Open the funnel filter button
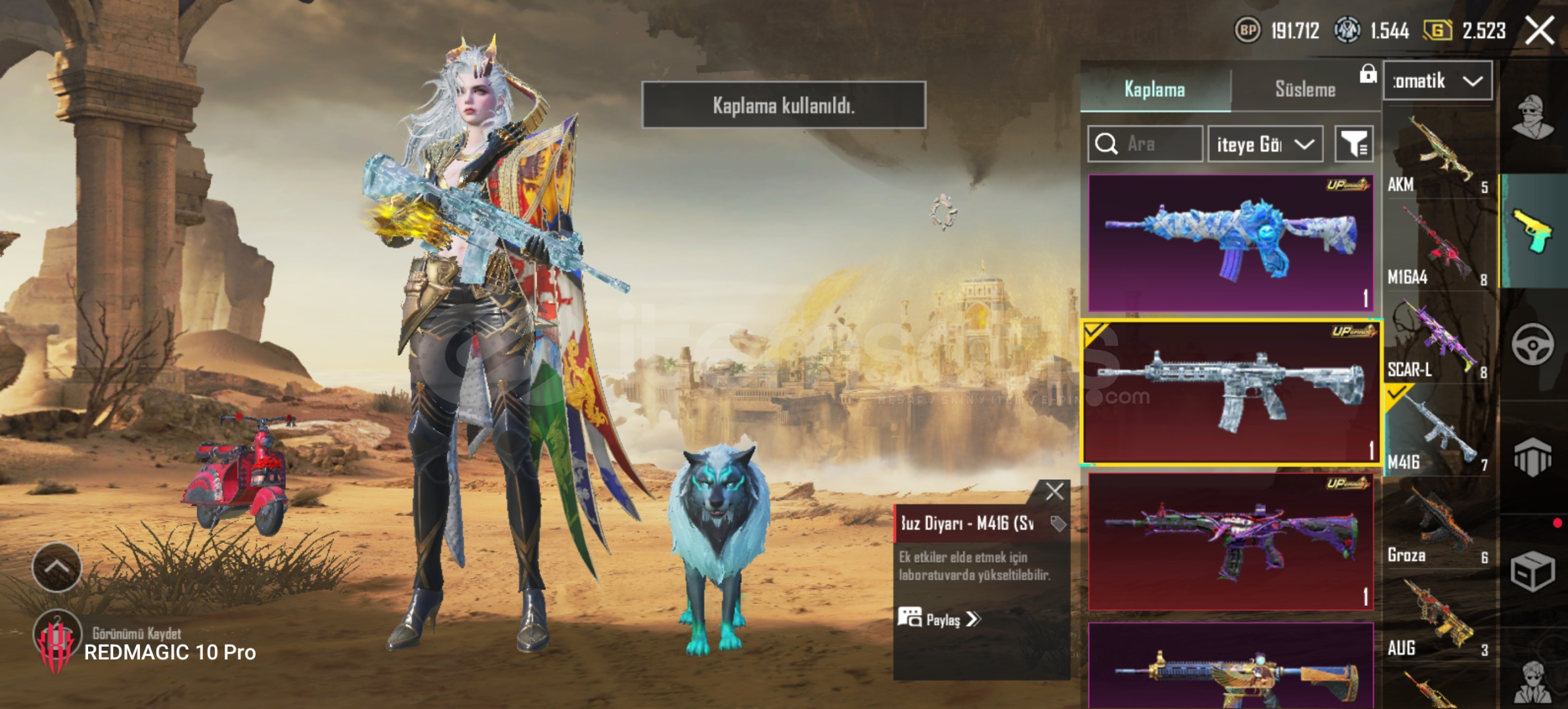Viewport: 1568px width, 709px height. tap(1354, 144)
